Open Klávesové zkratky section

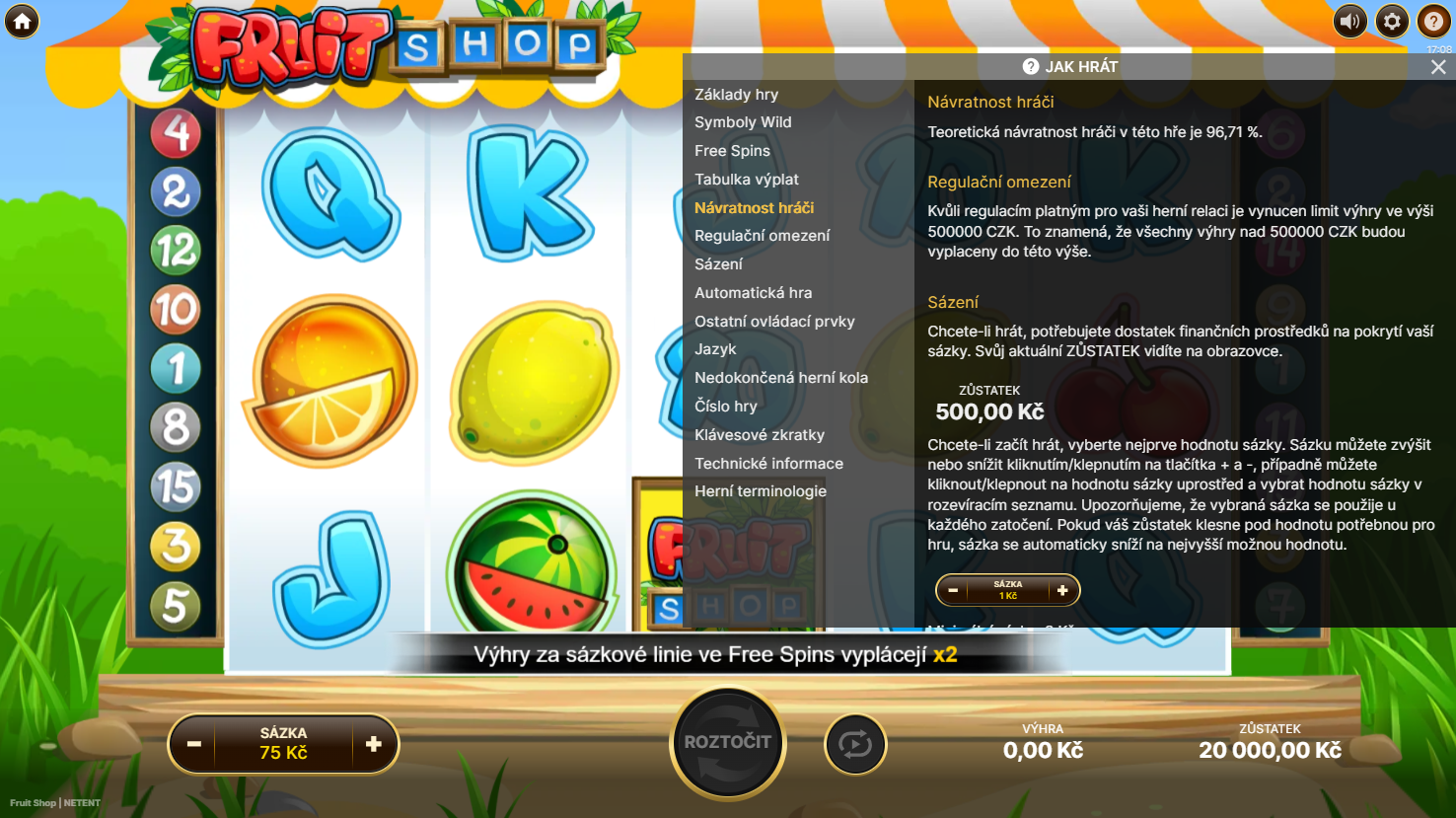pos(759,435)
